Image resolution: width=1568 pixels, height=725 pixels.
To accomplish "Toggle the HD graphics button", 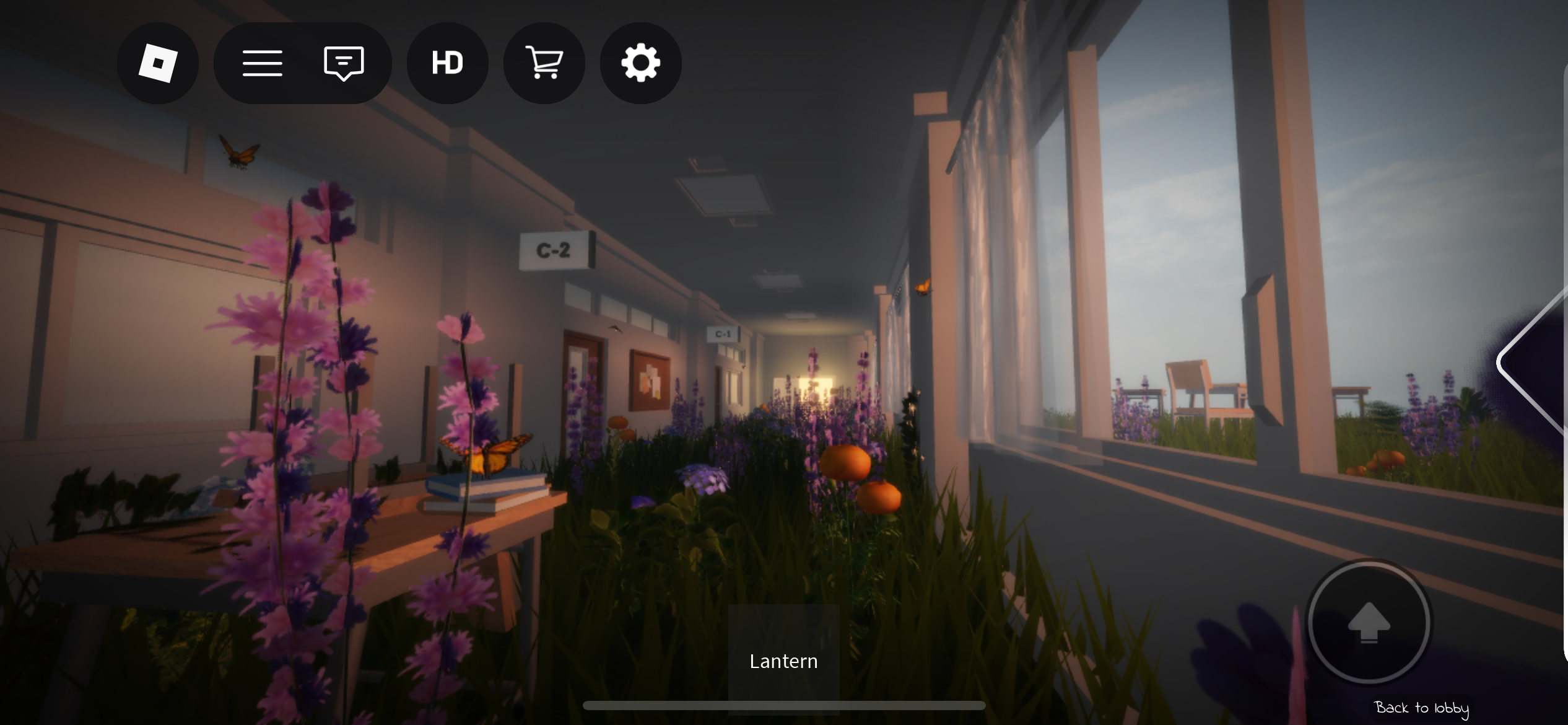I will pyautogui.click(x=447, y=63).
